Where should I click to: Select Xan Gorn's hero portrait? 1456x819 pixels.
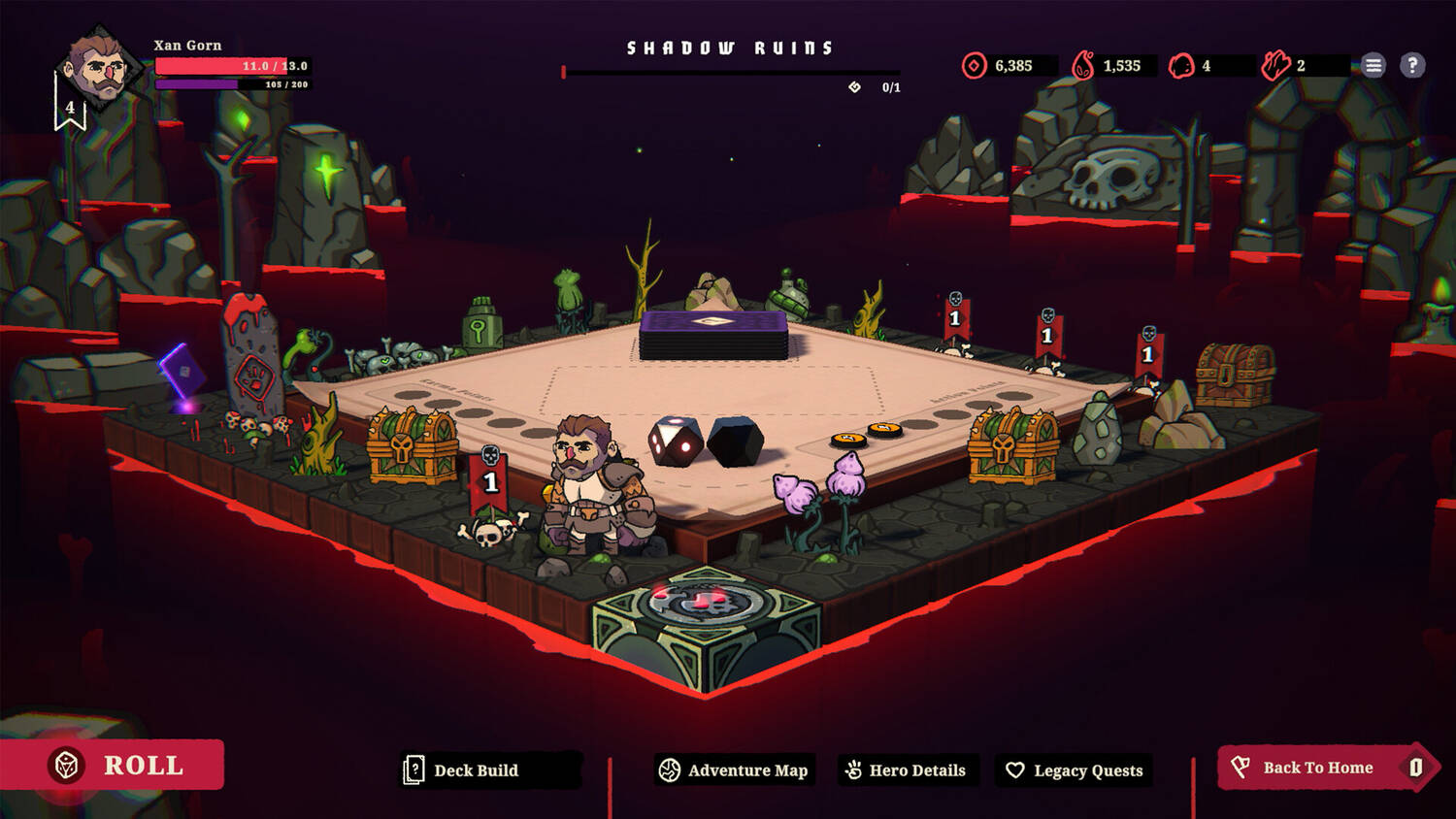click(x=98, y=69)
